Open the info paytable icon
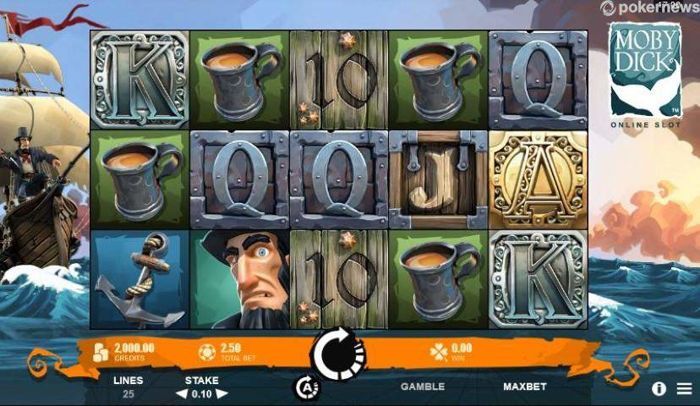The width and height of the screenshot is (700, 406). [x=660, y=387]
